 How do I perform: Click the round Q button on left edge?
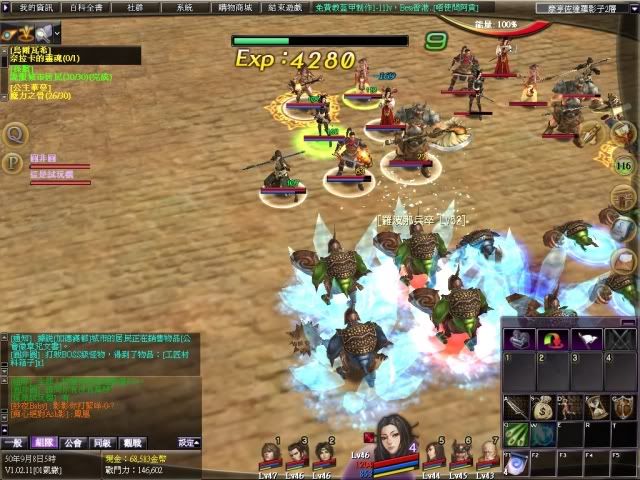(x=14, y=134)
